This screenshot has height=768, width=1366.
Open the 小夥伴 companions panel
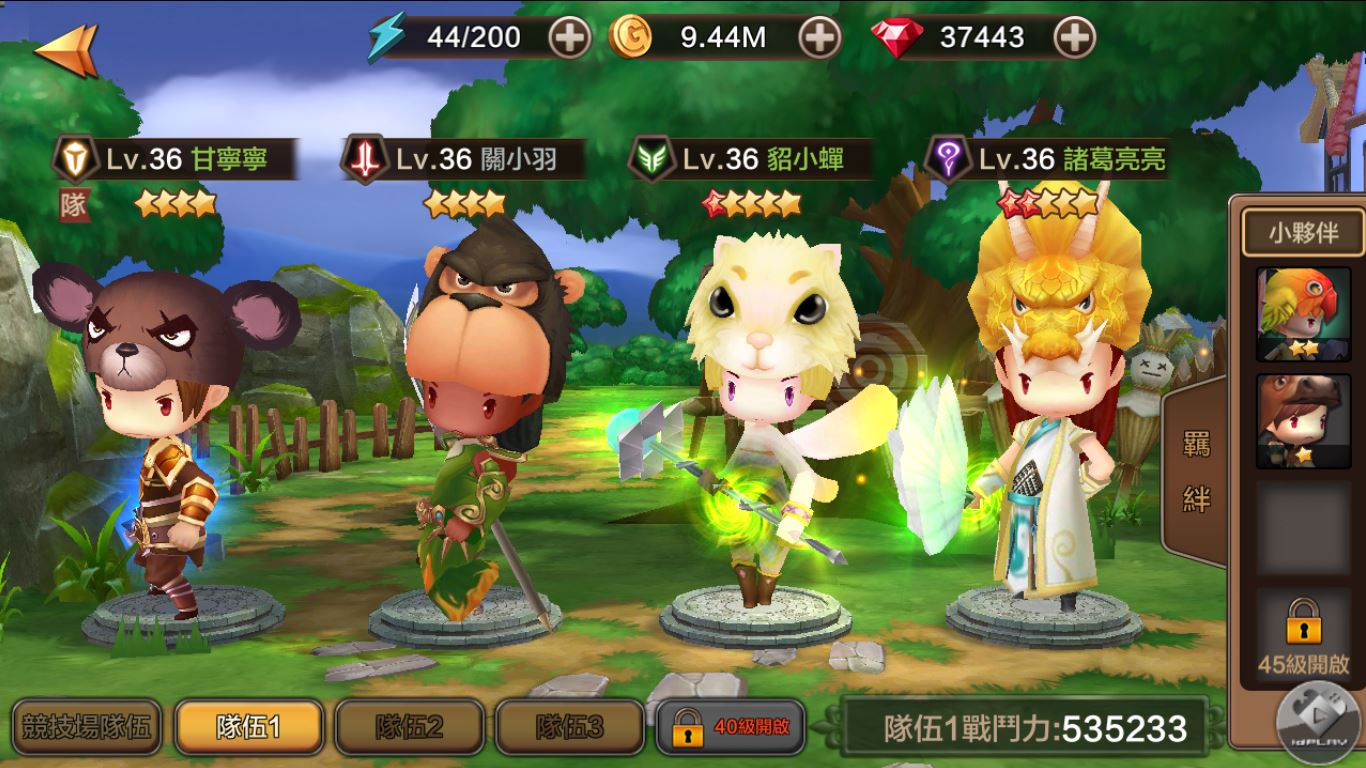(1303, 233)
